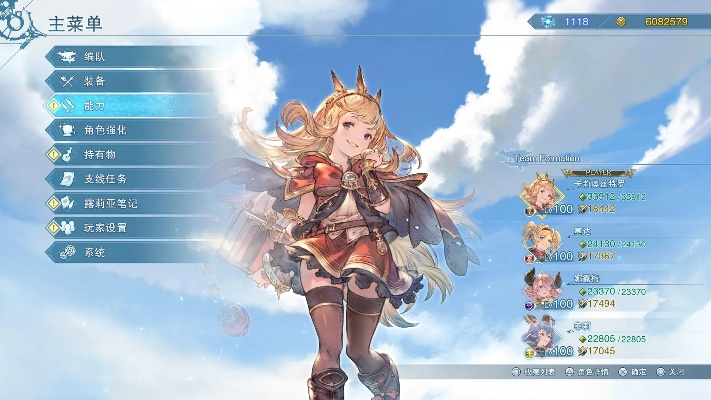
Task: Open 角色强化 (Character Upgrade)
Action: point(120,129)
